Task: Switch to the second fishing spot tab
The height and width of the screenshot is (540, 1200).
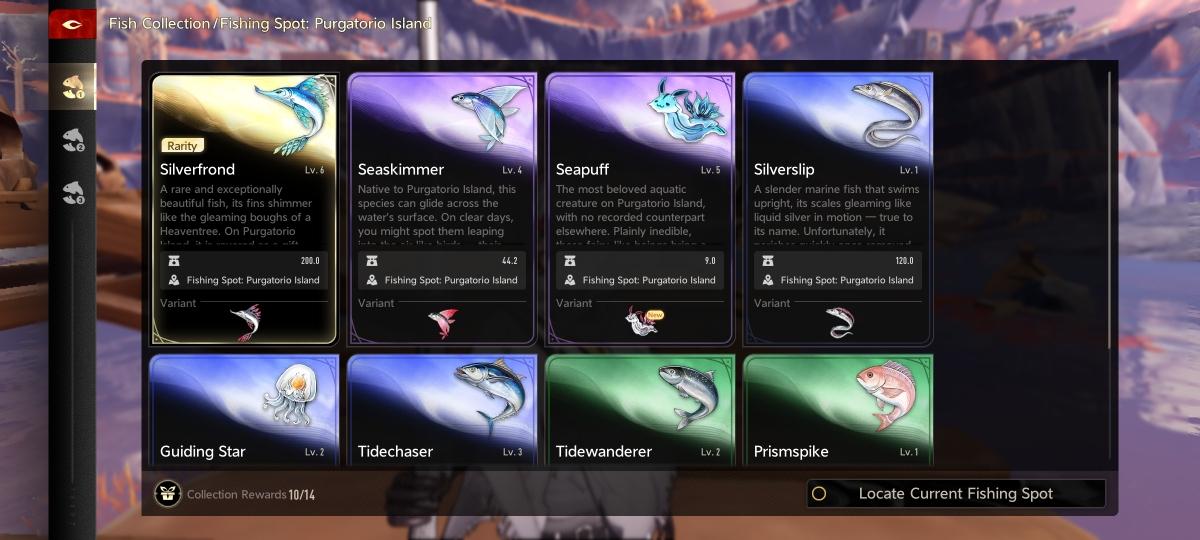Action: [73, 140]
